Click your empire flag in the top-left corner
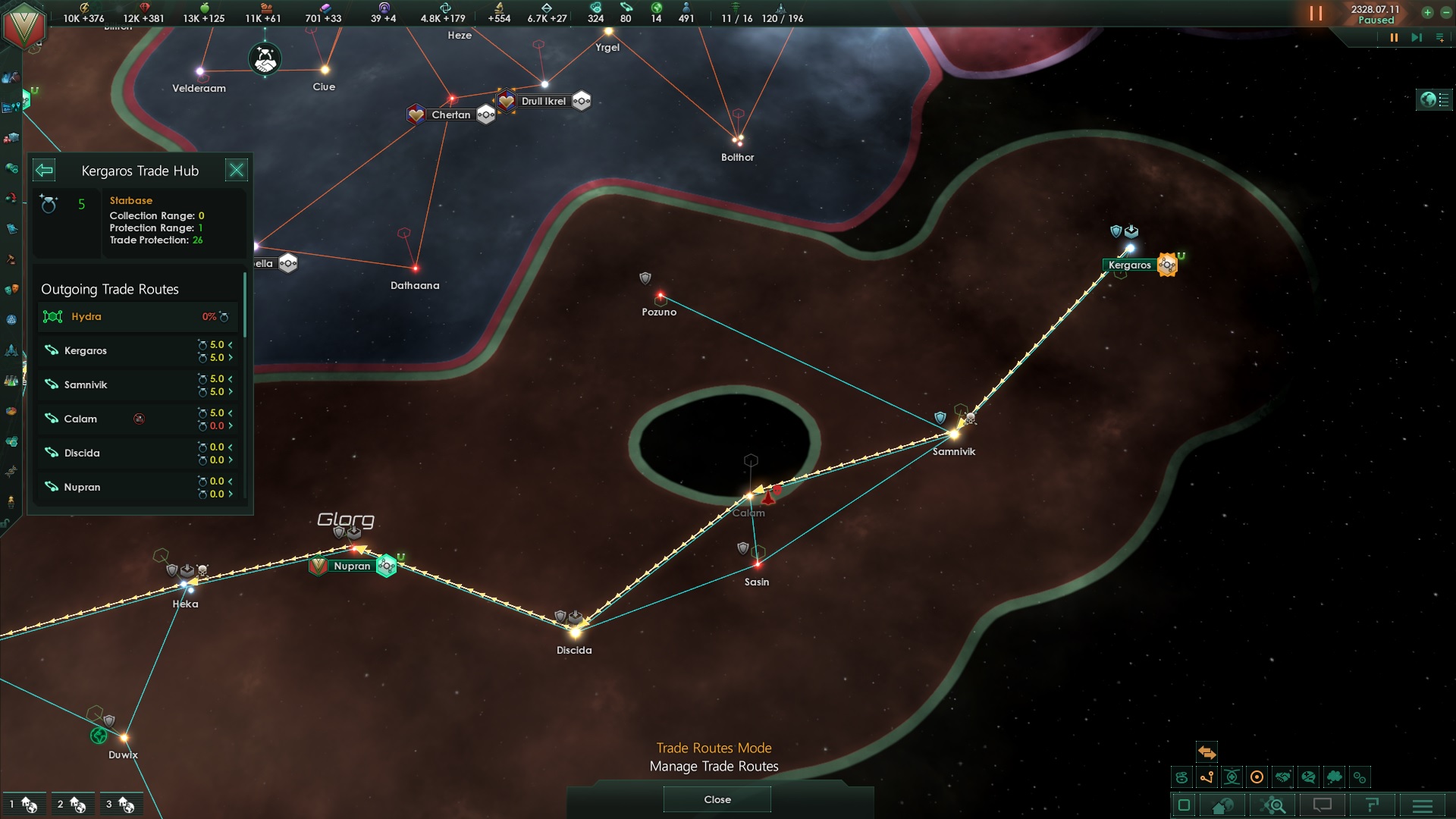 pos(25,25)
